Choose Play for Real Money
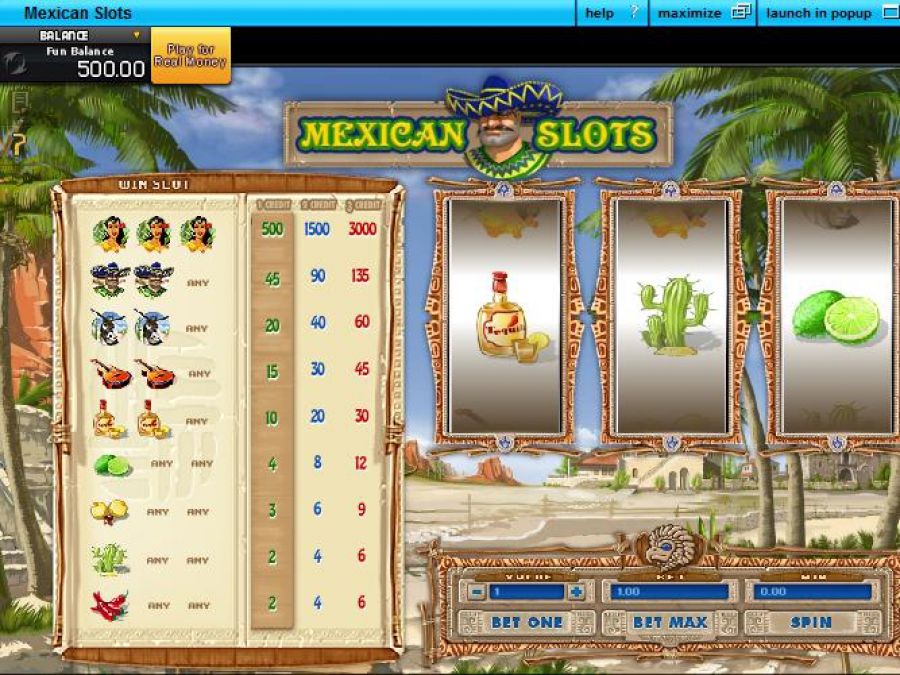The image size is (900, 675). [x=191, y=56]
